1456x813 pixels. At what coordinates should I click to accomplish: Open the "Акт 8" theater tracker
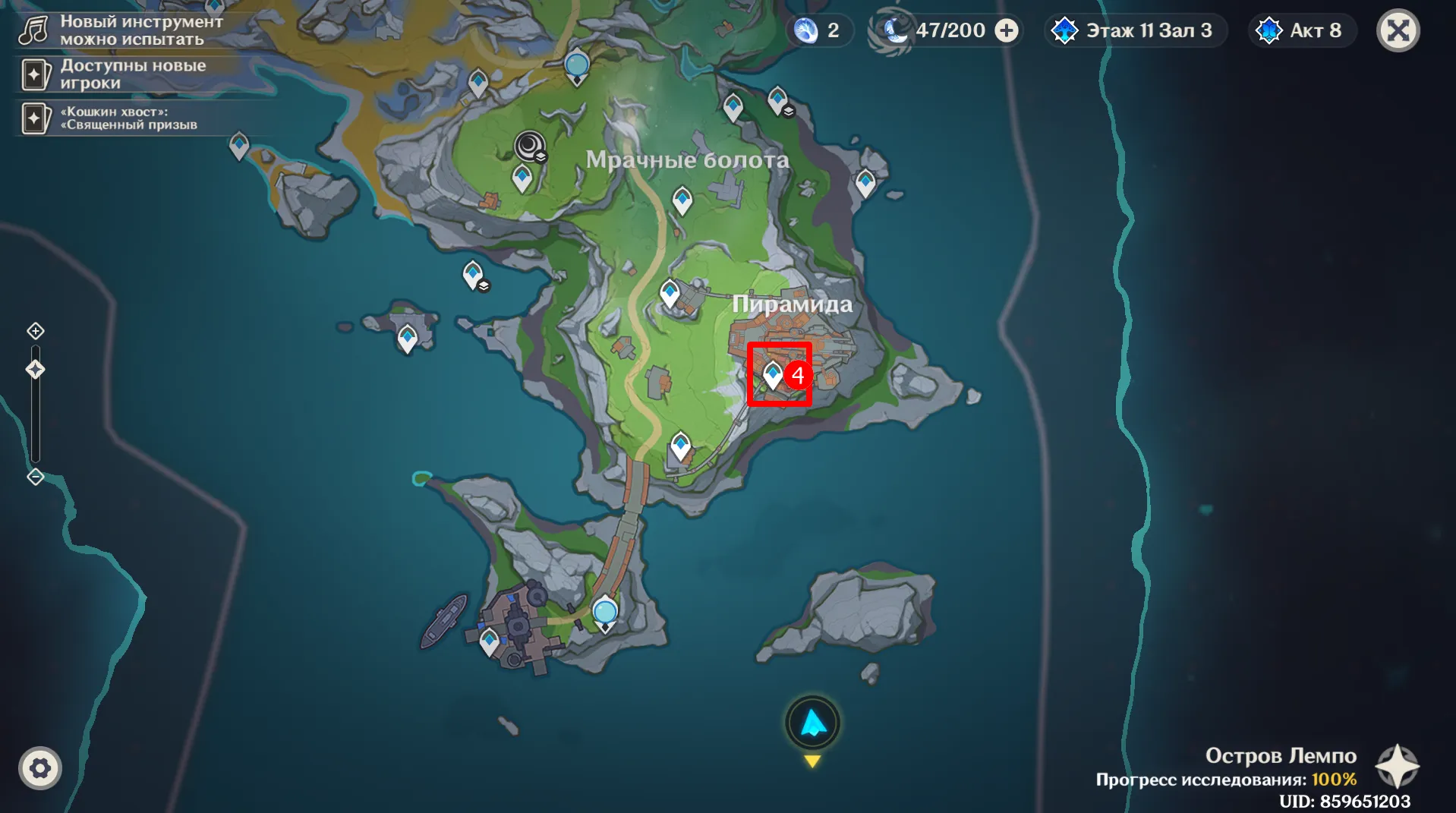pyautogui.click(x=1302, y=31)
